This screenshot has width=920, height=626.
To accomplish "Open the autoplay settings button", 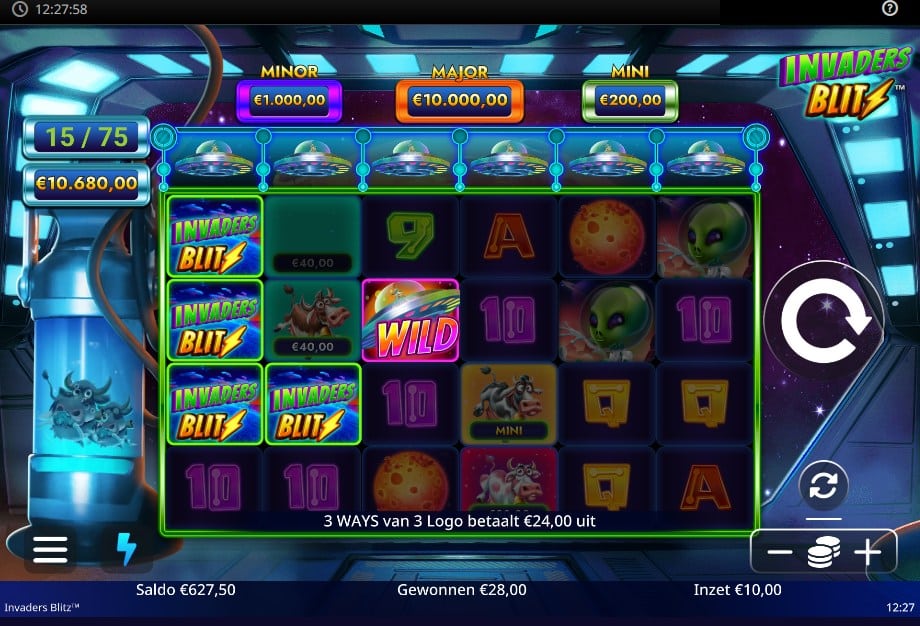I will [x=823, y=486].
